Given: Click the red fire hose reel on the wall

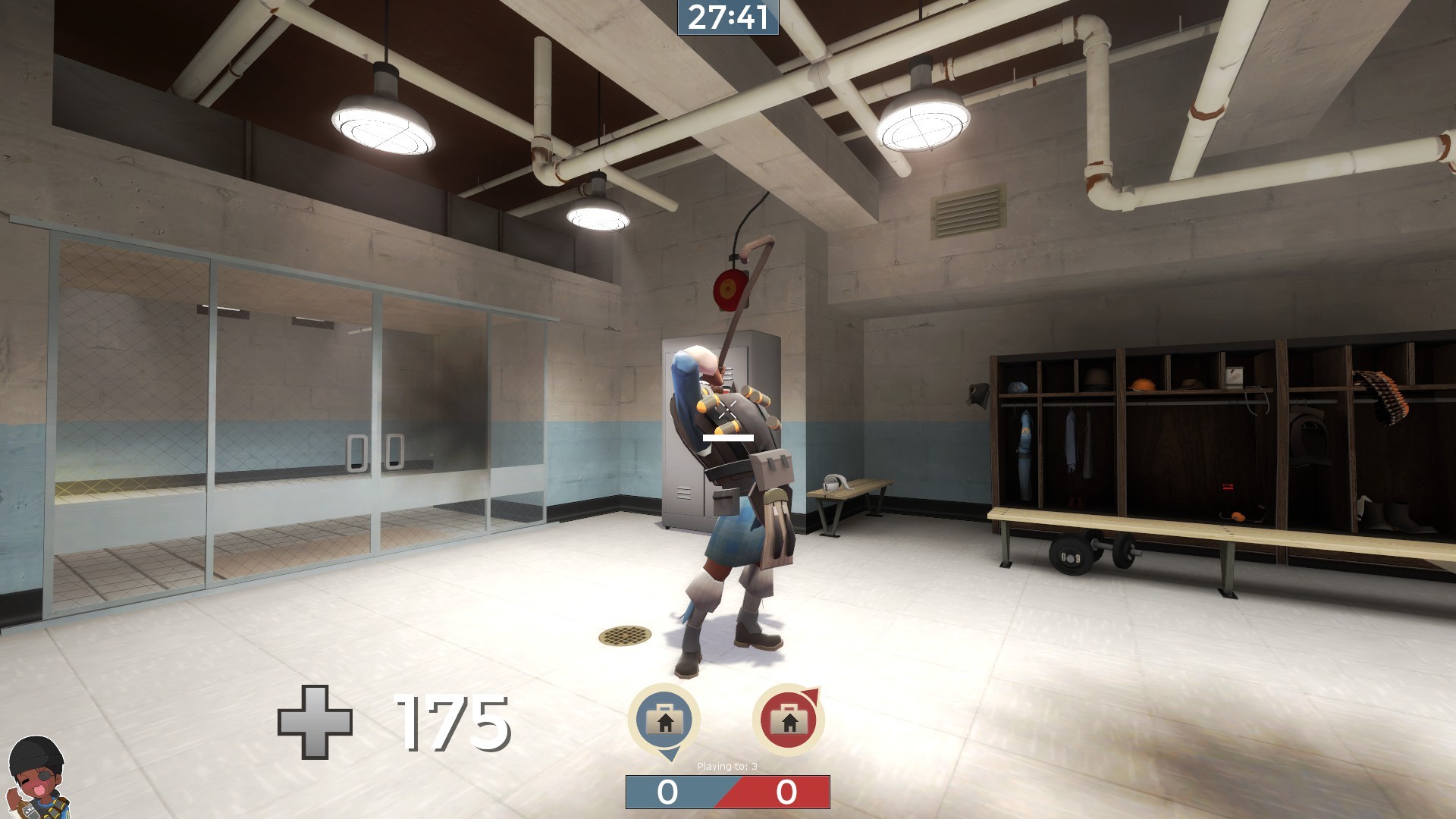Looking at the screenshot, I should click(x=730, y=288).
